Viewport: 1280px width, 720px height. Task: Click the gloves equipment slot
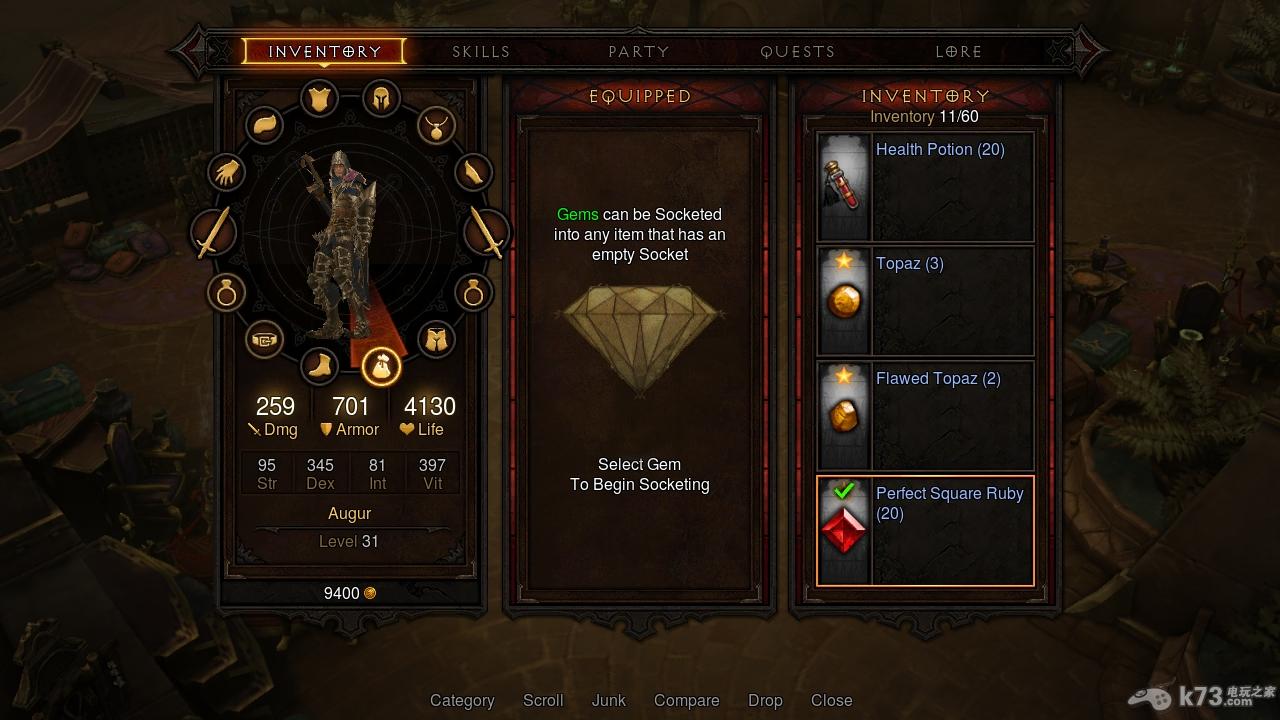227,172
